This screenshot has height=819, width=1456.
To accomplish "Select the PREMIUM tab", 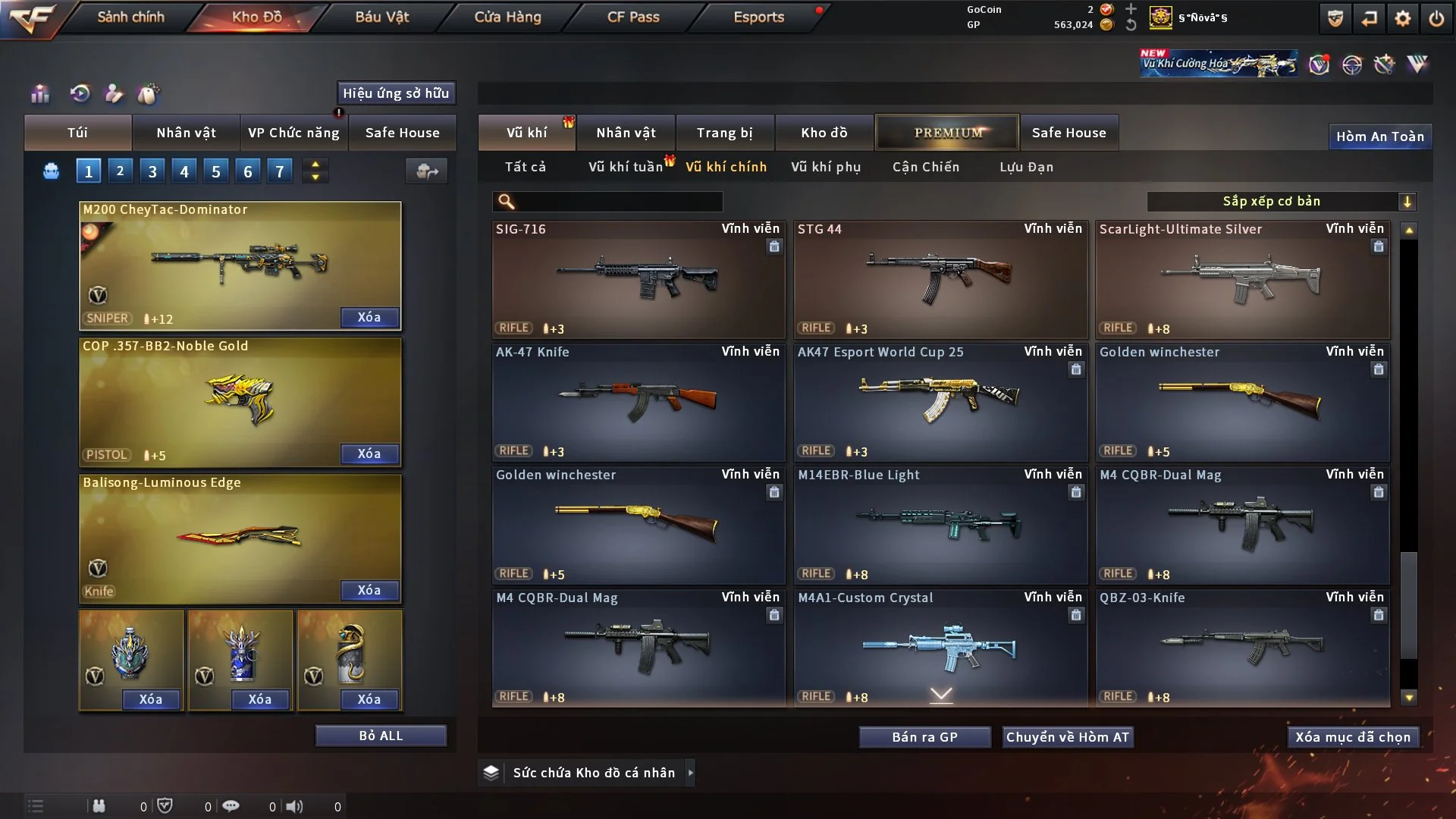I will coord(947,133).
